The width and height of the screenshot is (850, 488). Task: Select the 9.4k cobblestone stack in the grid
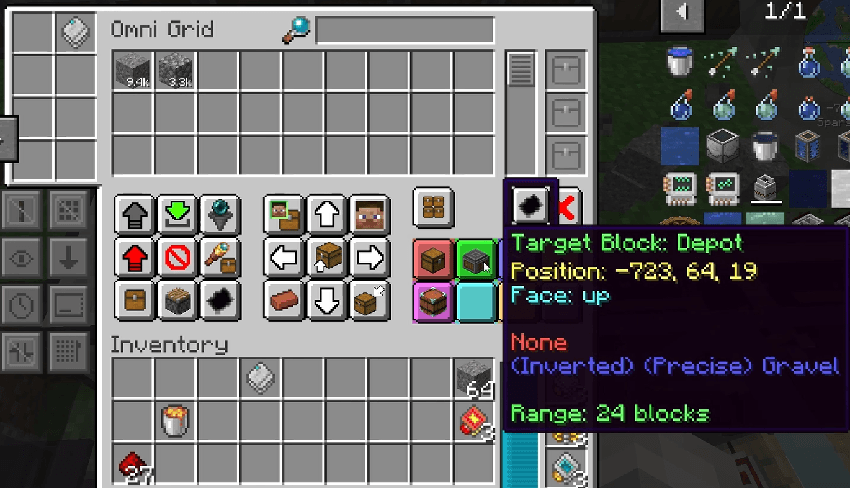131,70
